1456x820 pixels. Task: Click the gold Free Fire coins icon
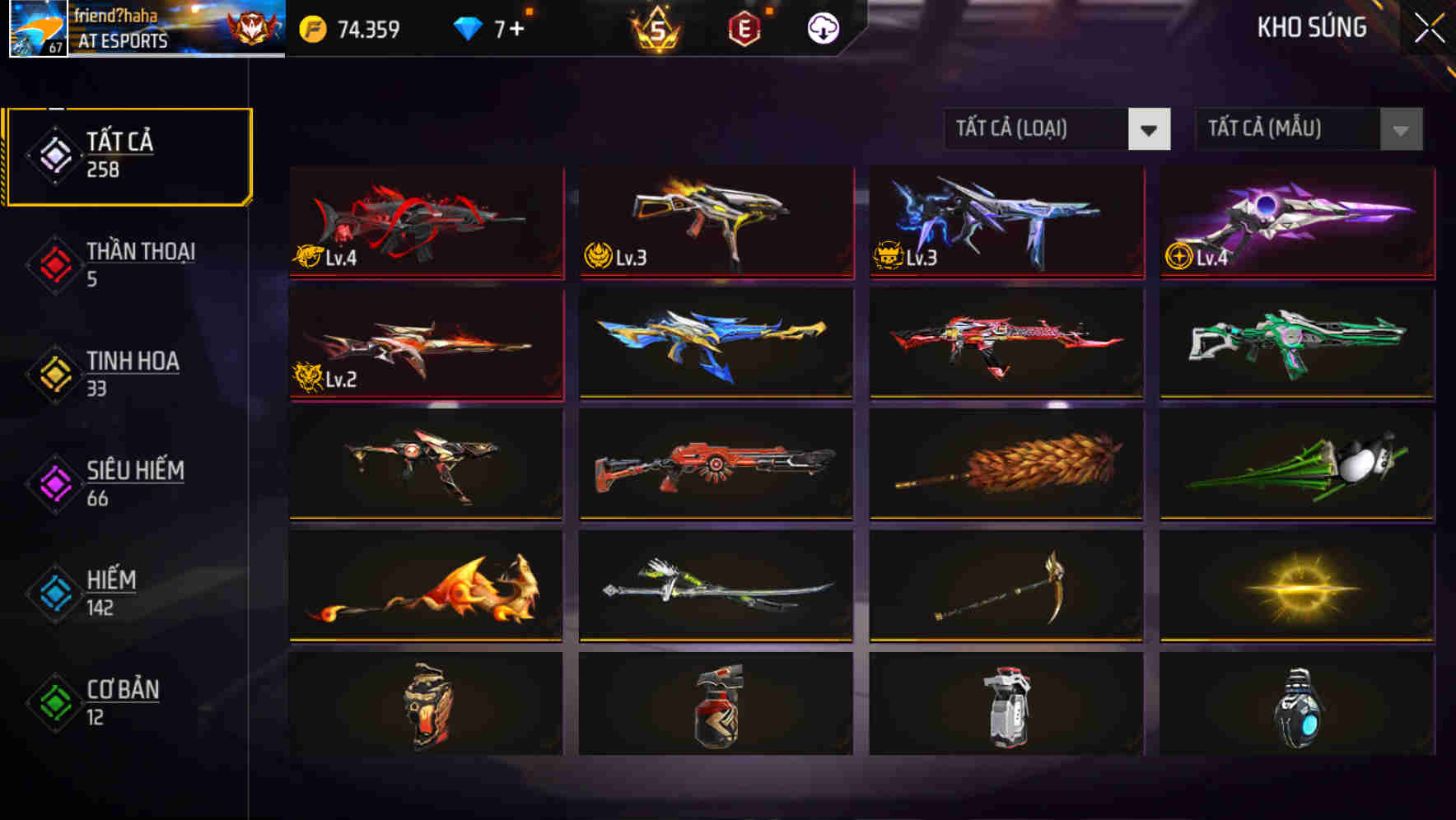tap(312, 29)
